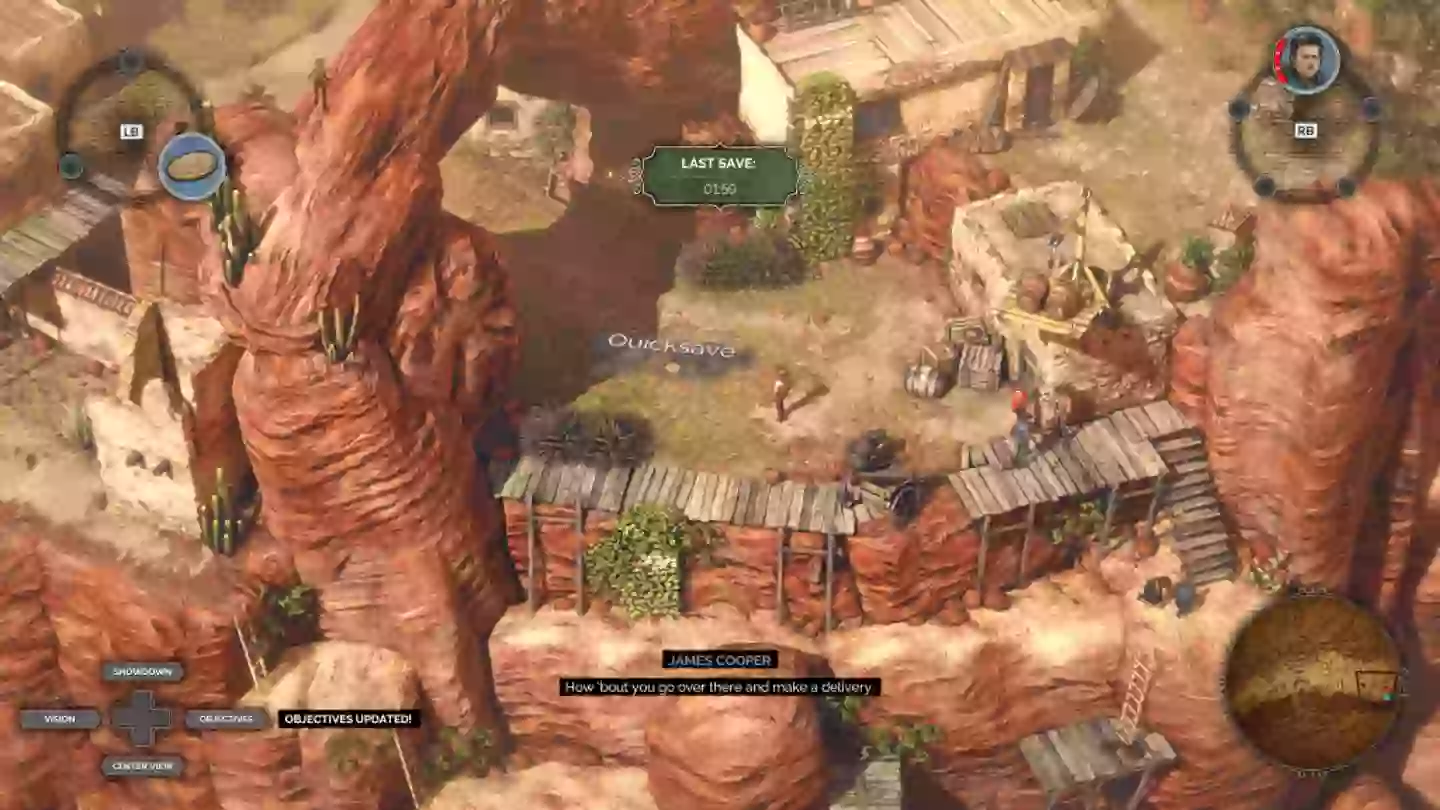The width and height of the screenshot is (1440, 810).
Task: Toggle the RB character selection wheel
Action: 1305,130
